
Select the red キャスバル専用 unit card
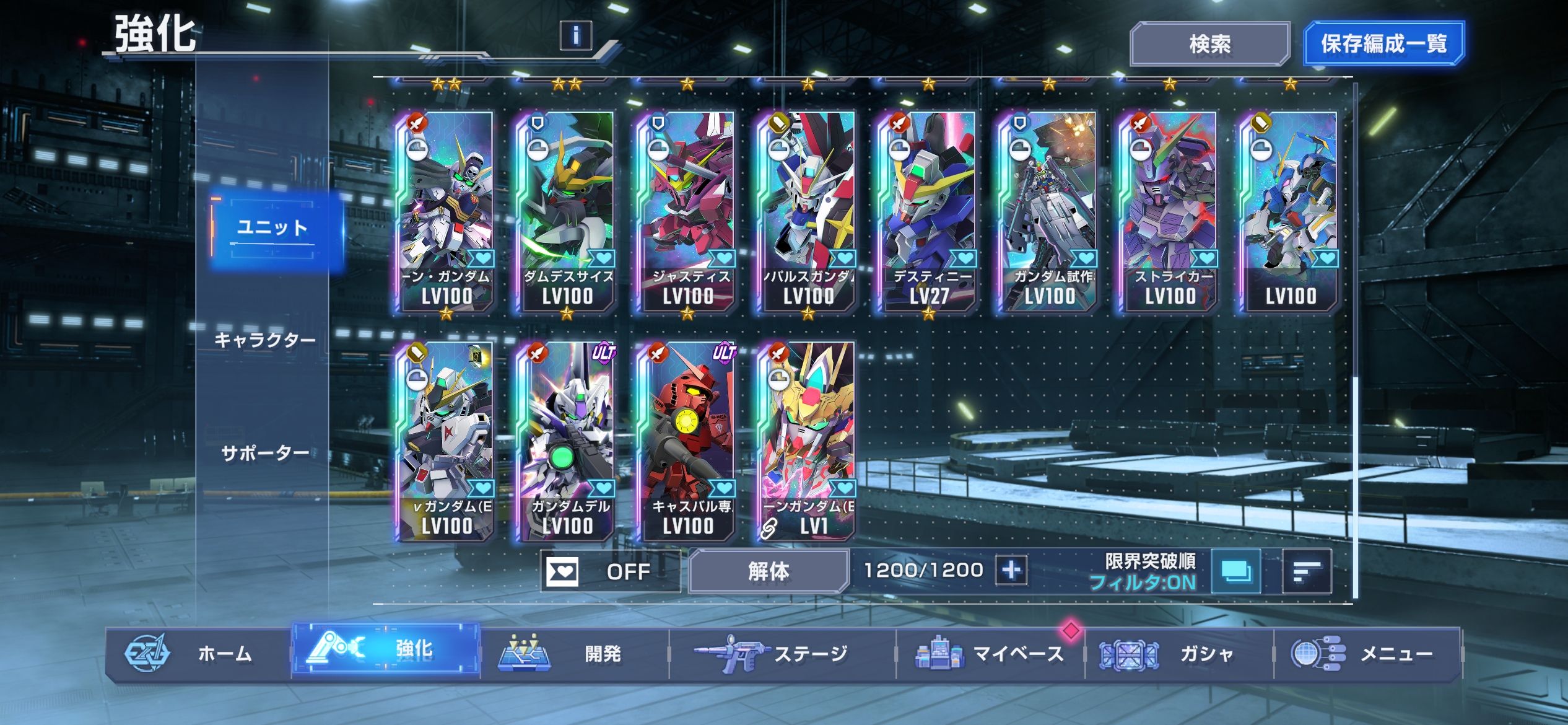pyautogui.click(x=687, y=441)
